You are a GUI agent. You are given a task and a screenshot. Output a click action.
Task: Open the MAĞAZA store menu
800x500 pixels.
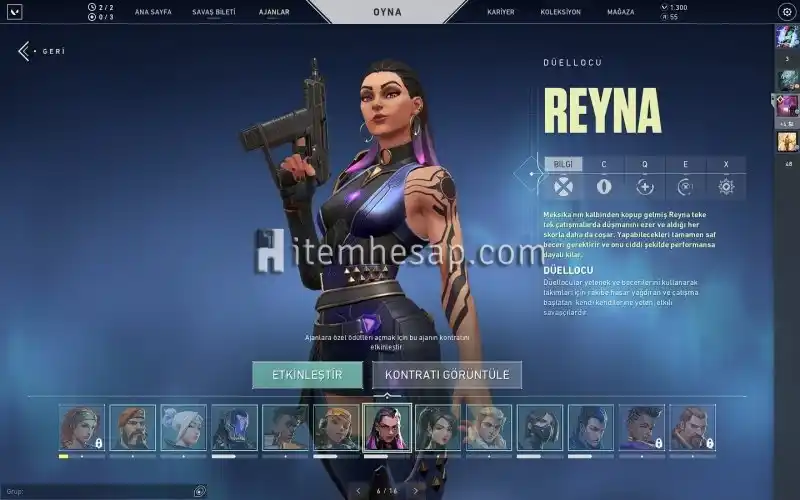click(622, 12)
